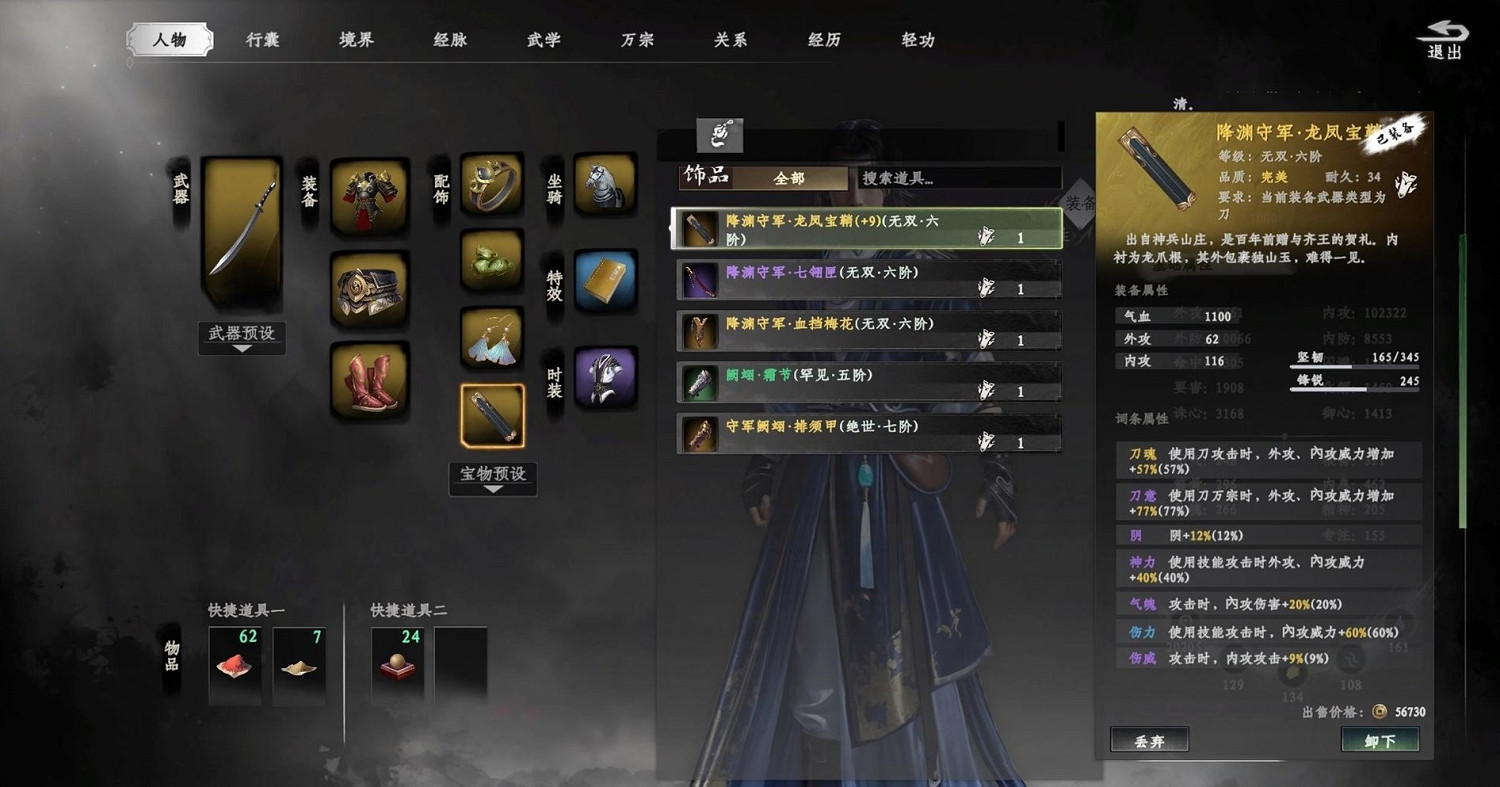Open the 轻功 menu item
This screenshot has height=787, width=1500.
pyautogui.click(x=915, y=39)
